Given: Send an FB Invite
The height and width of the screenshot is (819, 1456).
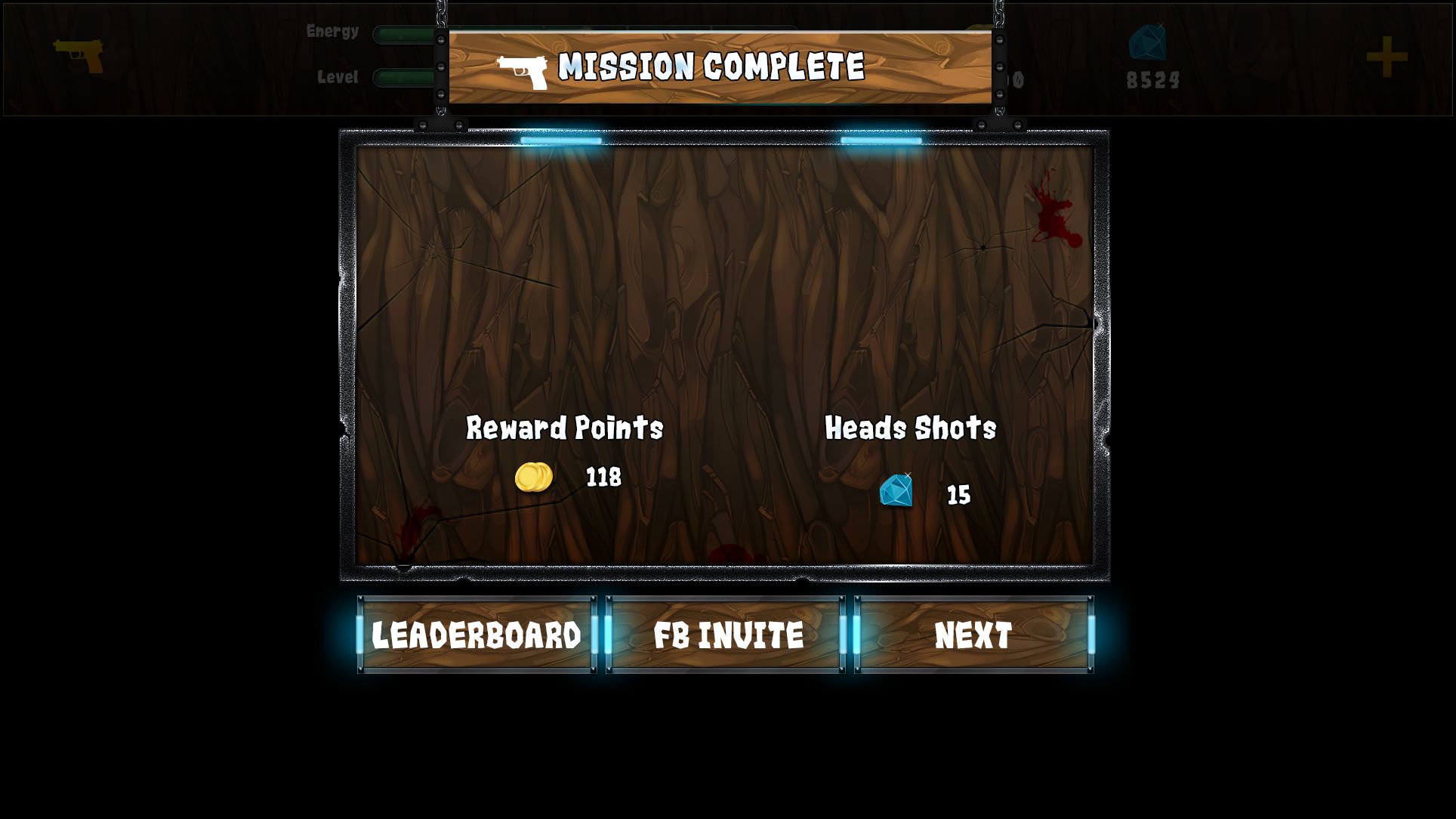Looking at the screenshot, I should [x=726, y=635].
